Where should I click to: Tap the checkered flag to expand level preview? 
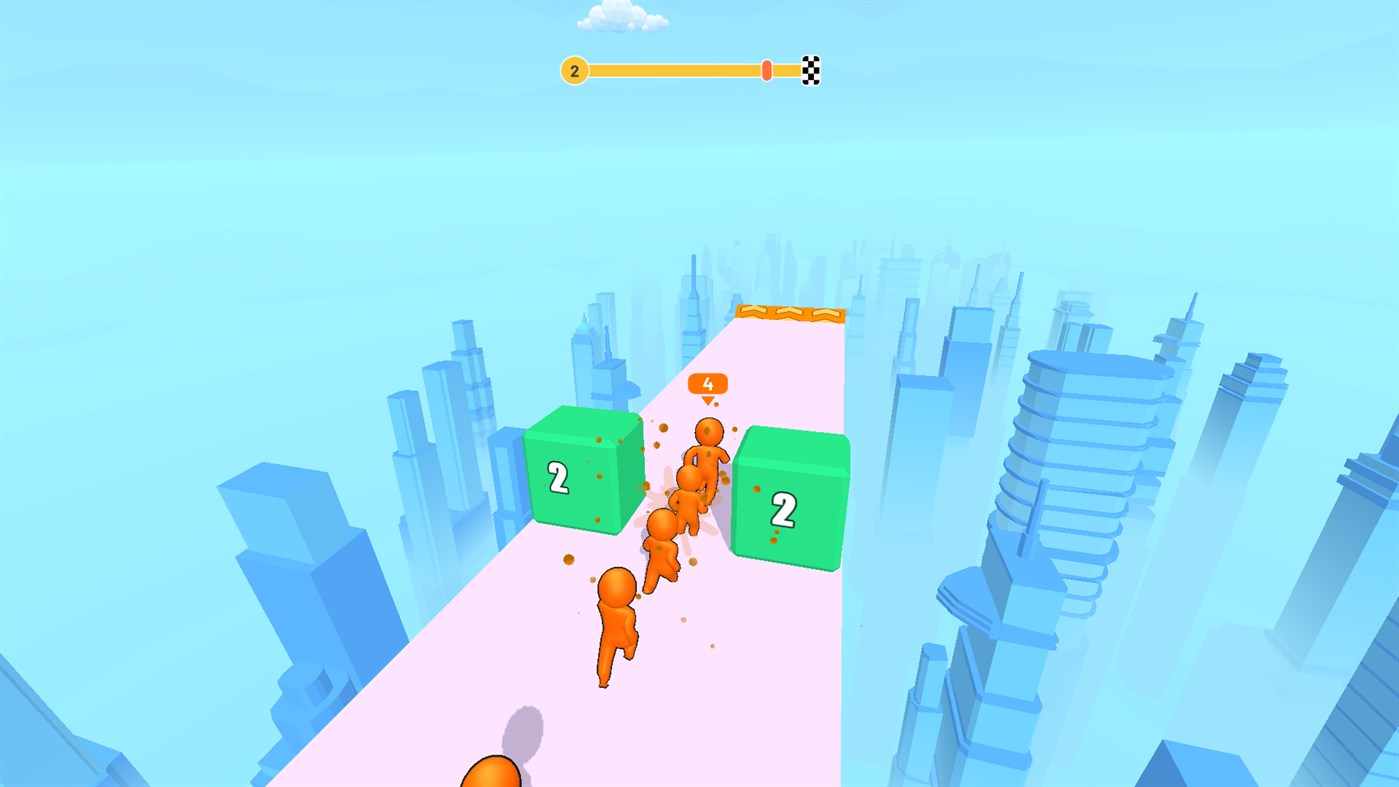click(x=809, y=70)
